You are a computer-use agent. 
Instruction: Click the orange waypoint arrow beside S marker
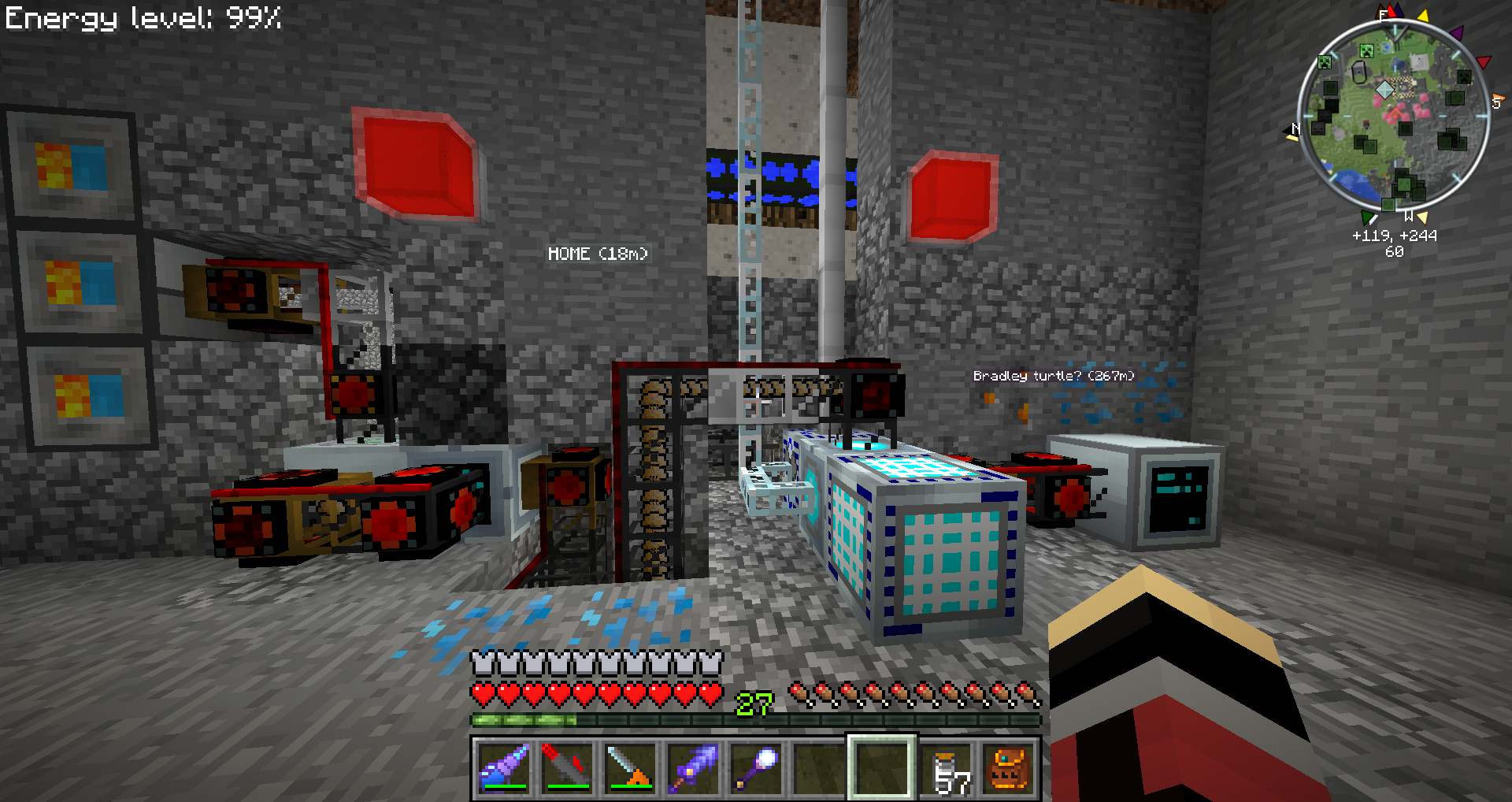pos(1498,99)
